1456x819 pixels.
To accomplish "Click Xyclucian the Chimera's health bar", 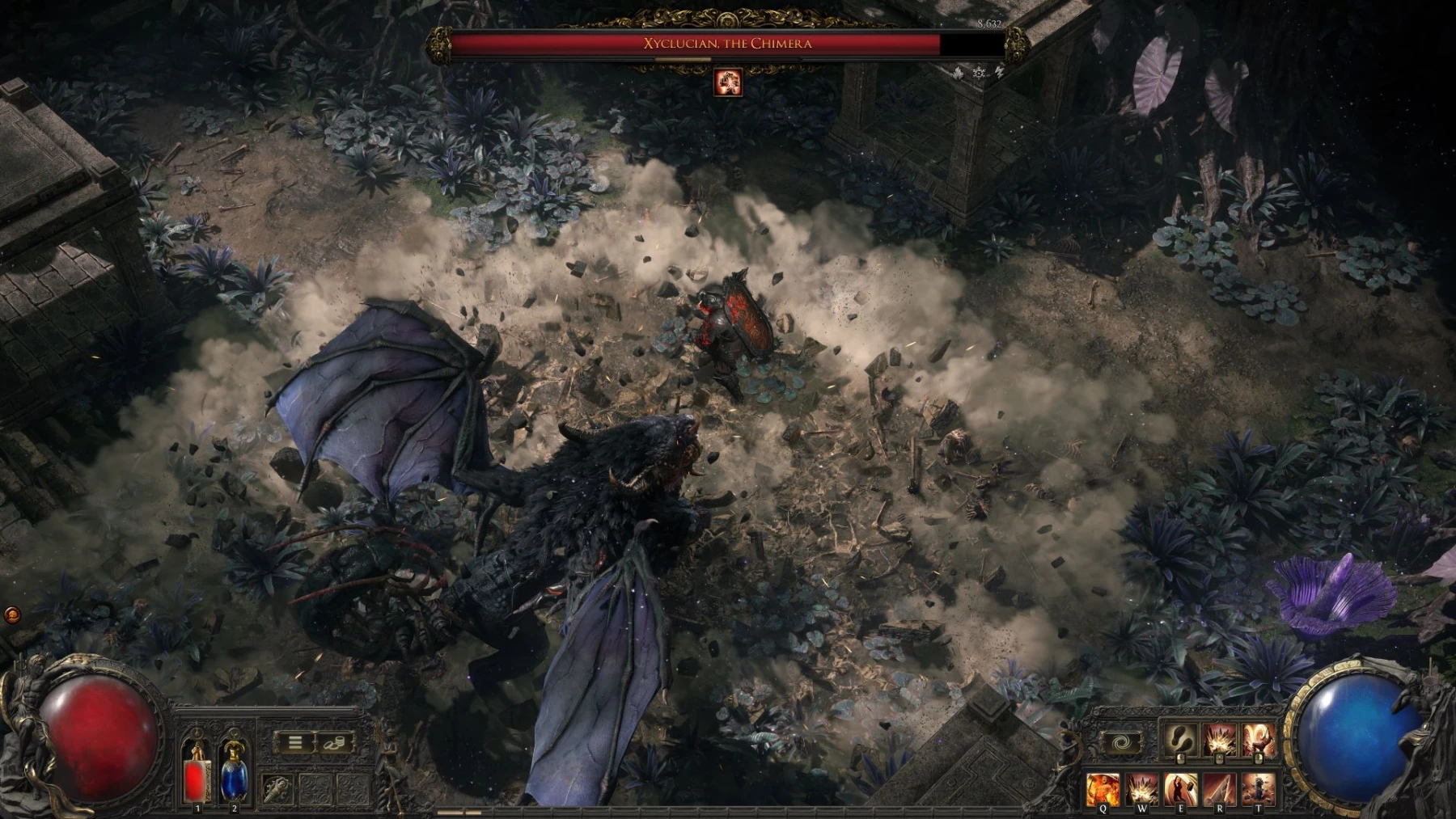I will (x=728, y=44).
